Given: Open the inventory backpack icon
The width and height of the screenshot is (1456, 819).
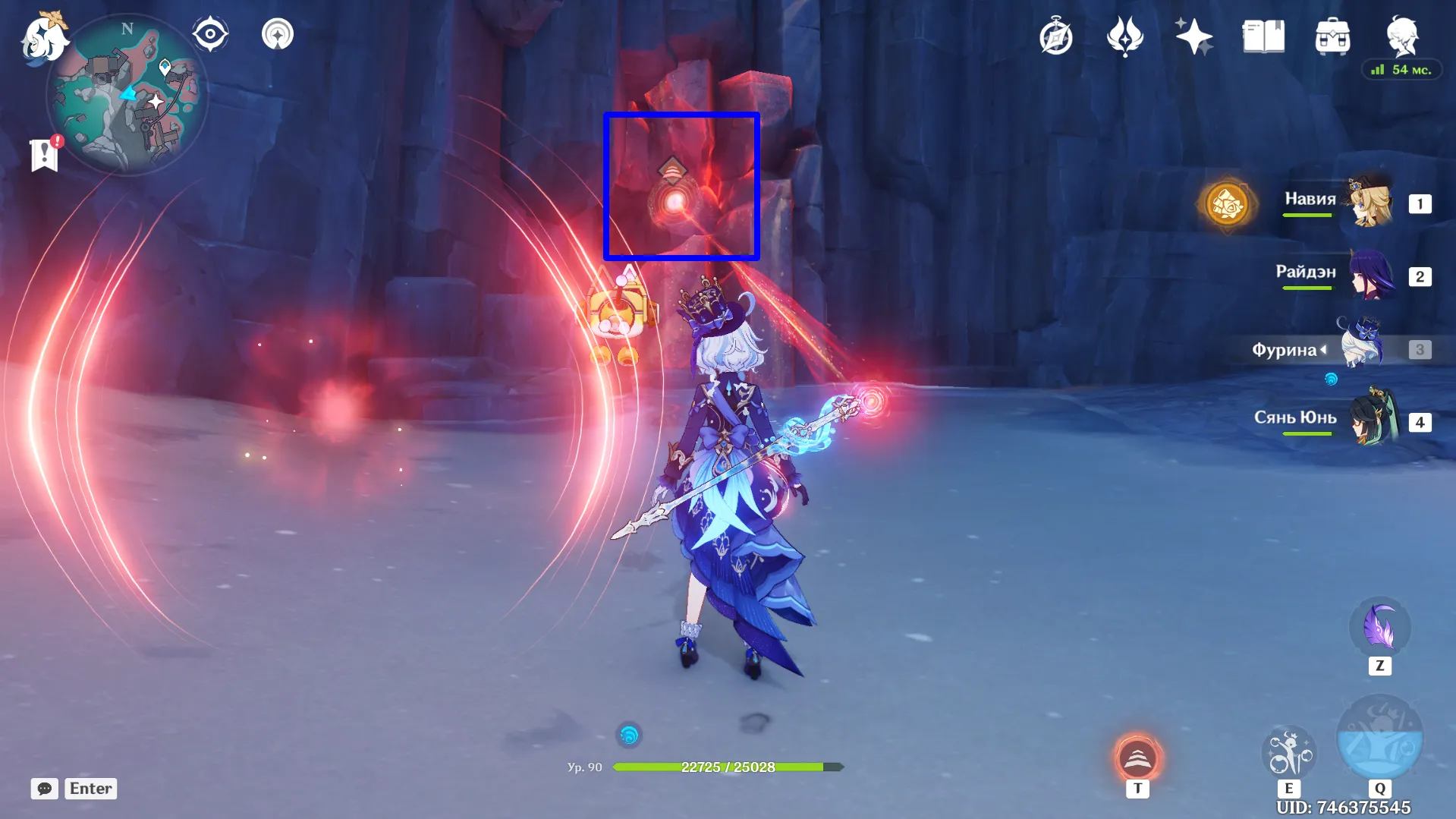Looking at the screenshot, I should [x=1332, y=34].
